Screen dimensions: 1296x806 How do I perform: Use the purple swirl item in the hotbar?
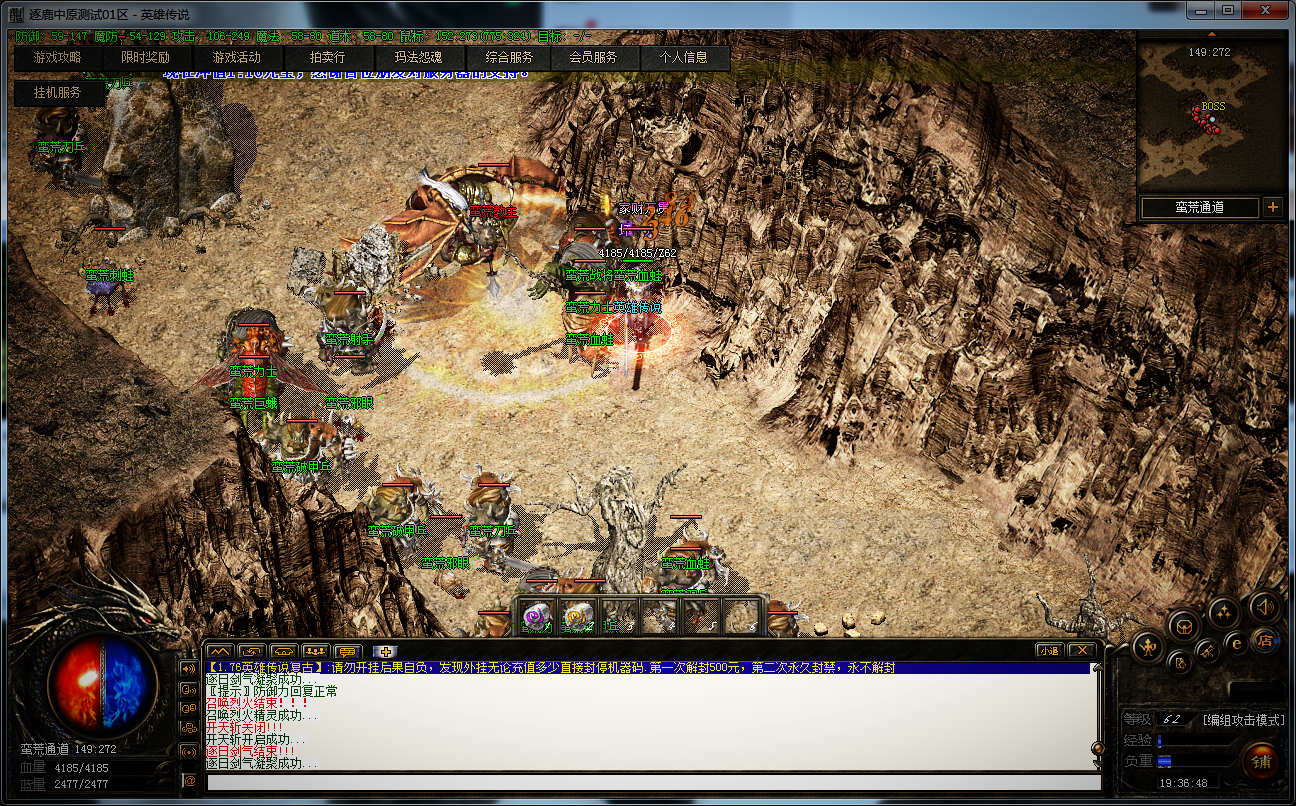tap(538, 617)
